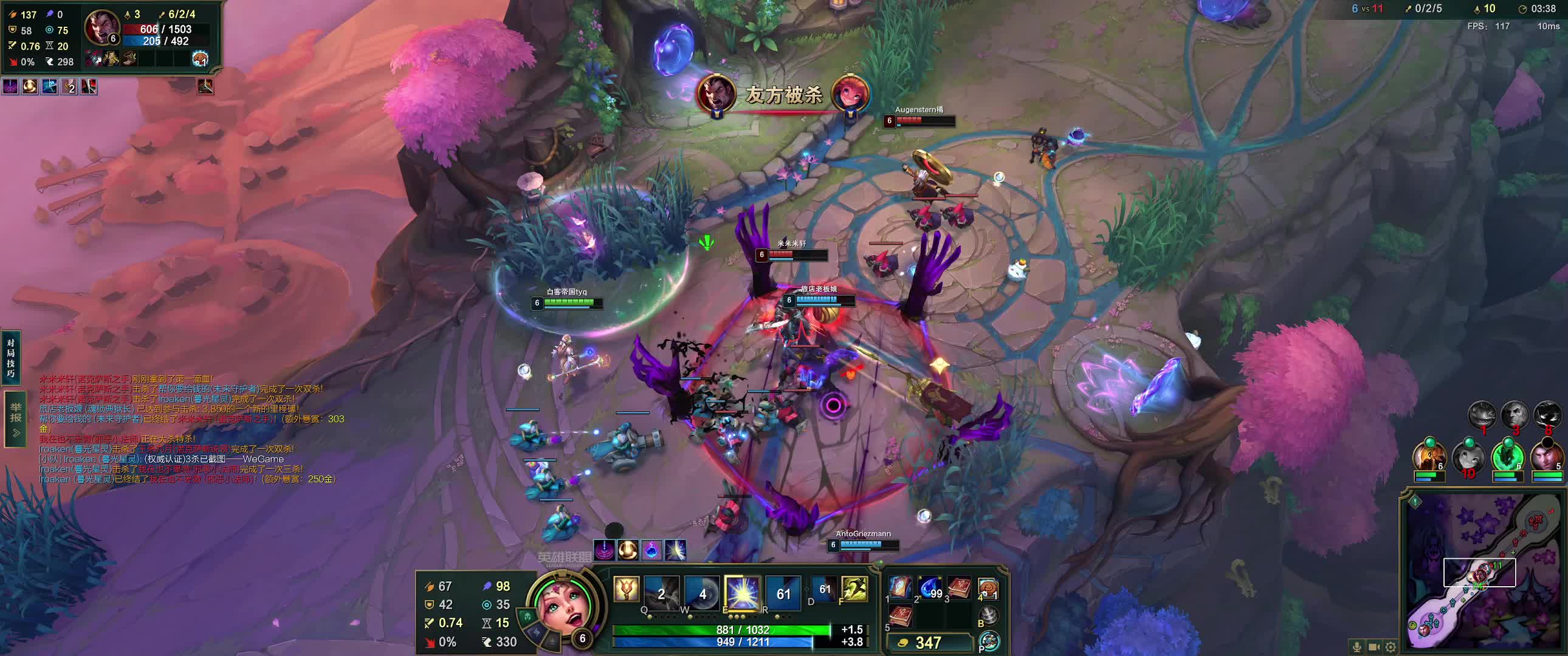1568x656 pixels.
Task: Click the Q ability icon on cooldown
Action: [x=662, y=593]
